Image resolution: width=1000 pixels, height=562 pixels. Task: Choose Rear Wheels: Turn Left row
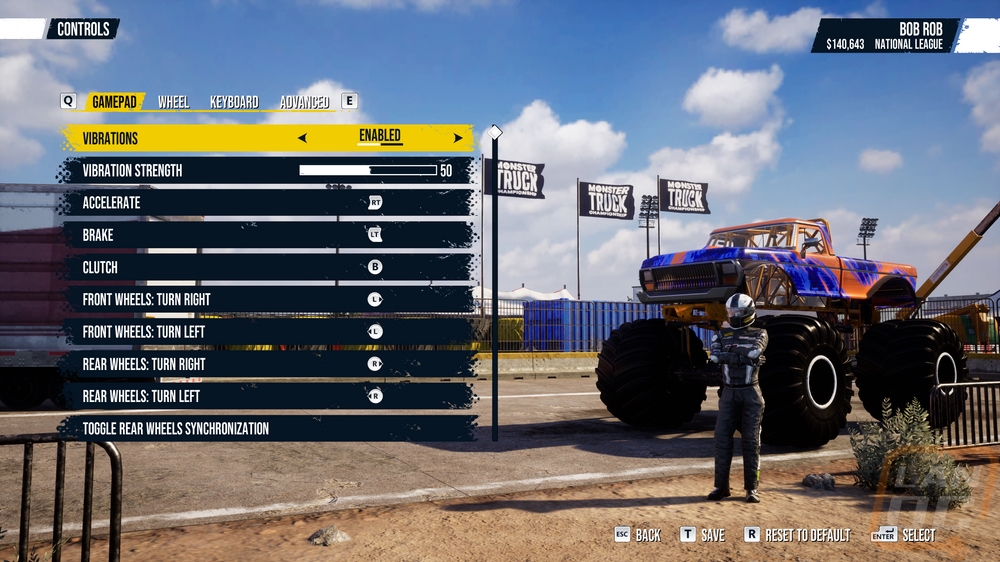268,396
